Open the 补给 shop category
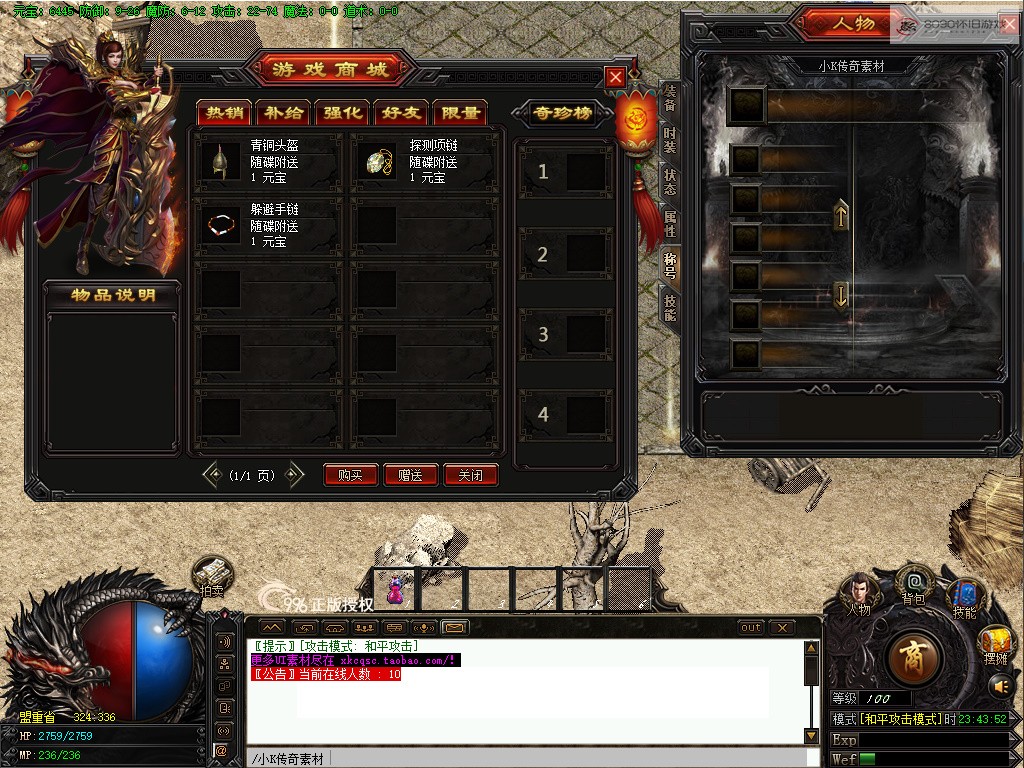 [x=281, y=113]
